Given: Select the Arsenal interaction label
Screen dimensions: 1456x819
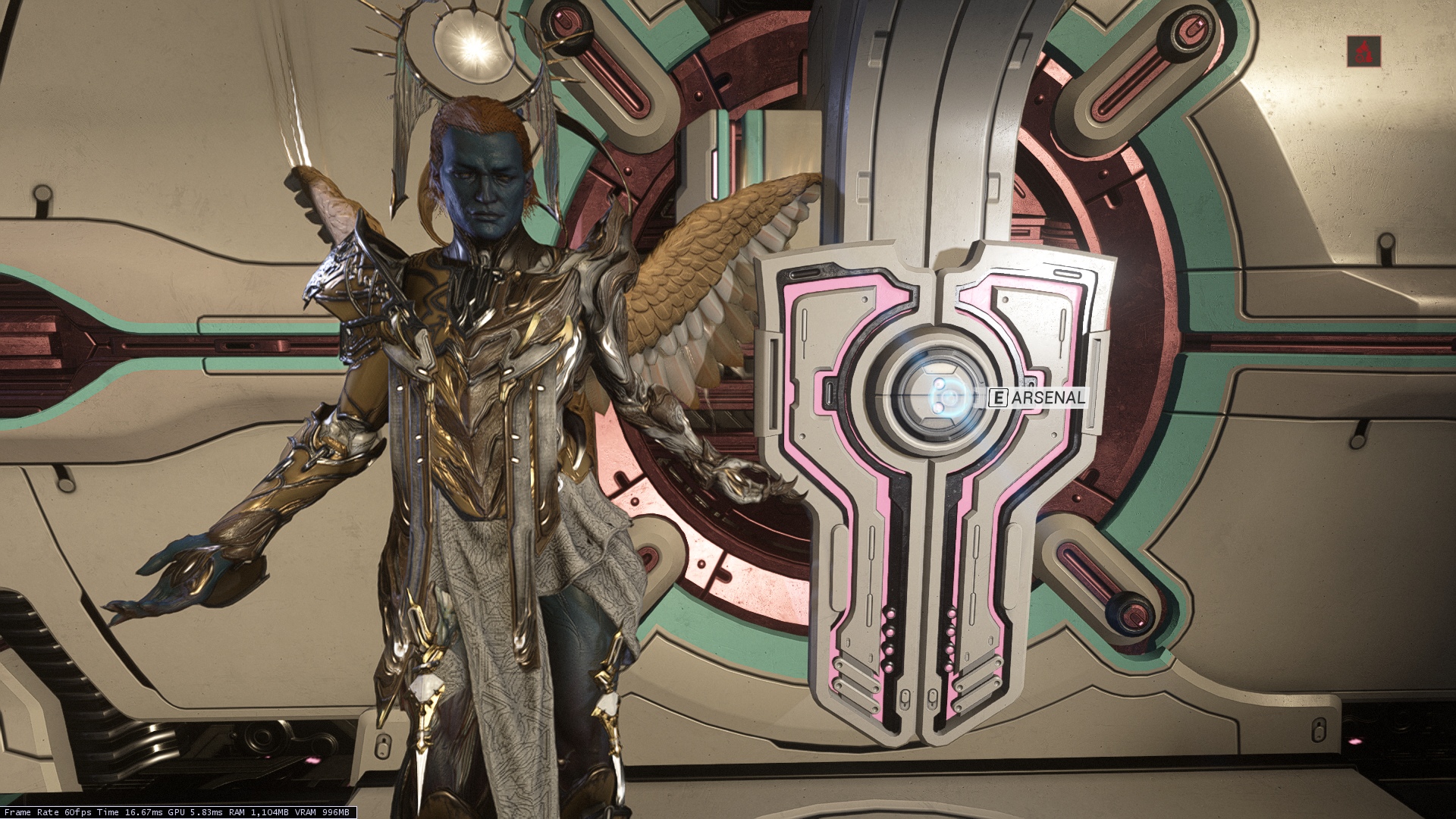Looking at the screenshot, I should (1038, 397).
